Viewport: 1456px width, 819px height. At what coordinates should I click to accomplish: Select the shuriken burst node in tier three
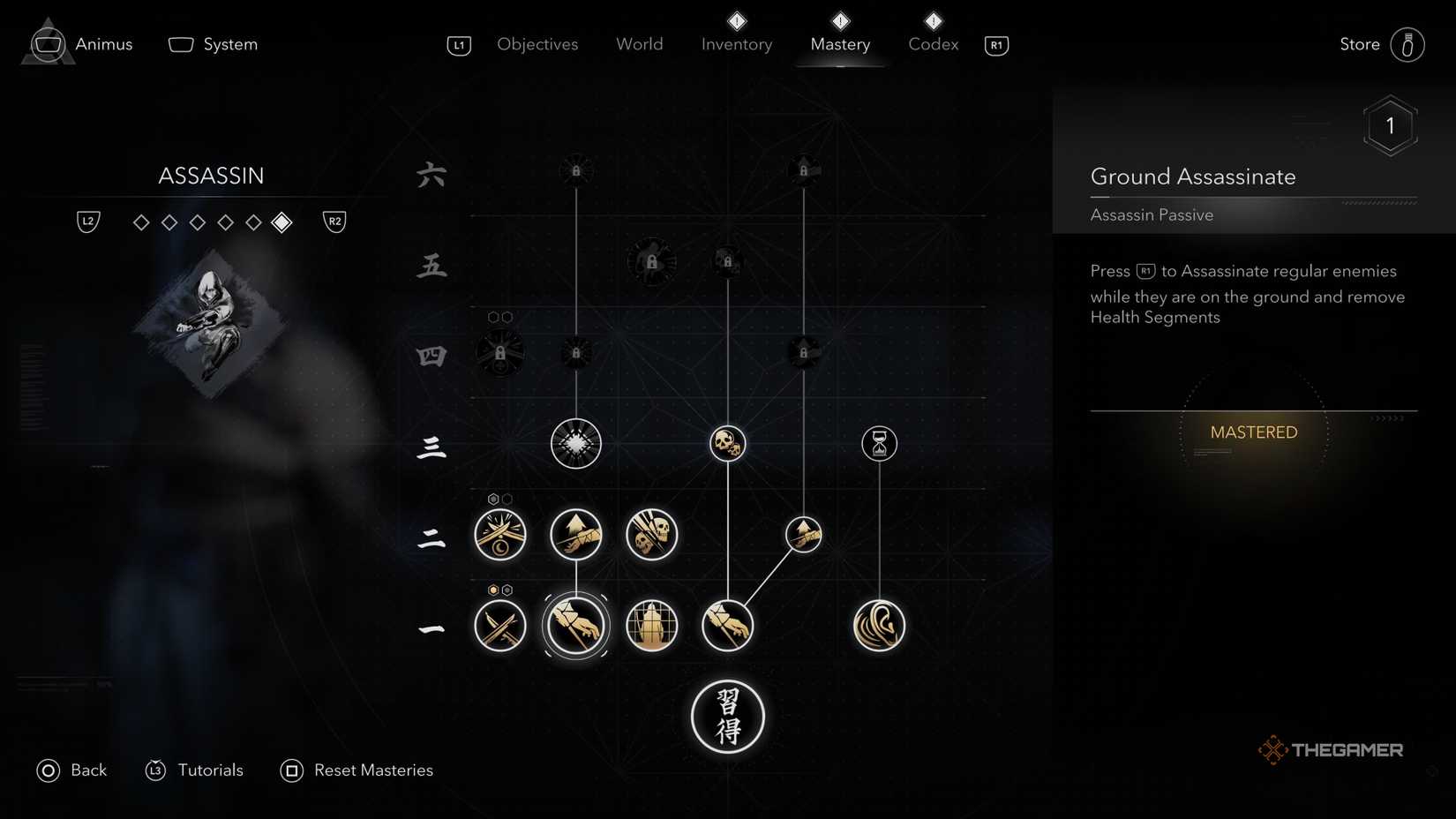[576, 444]
